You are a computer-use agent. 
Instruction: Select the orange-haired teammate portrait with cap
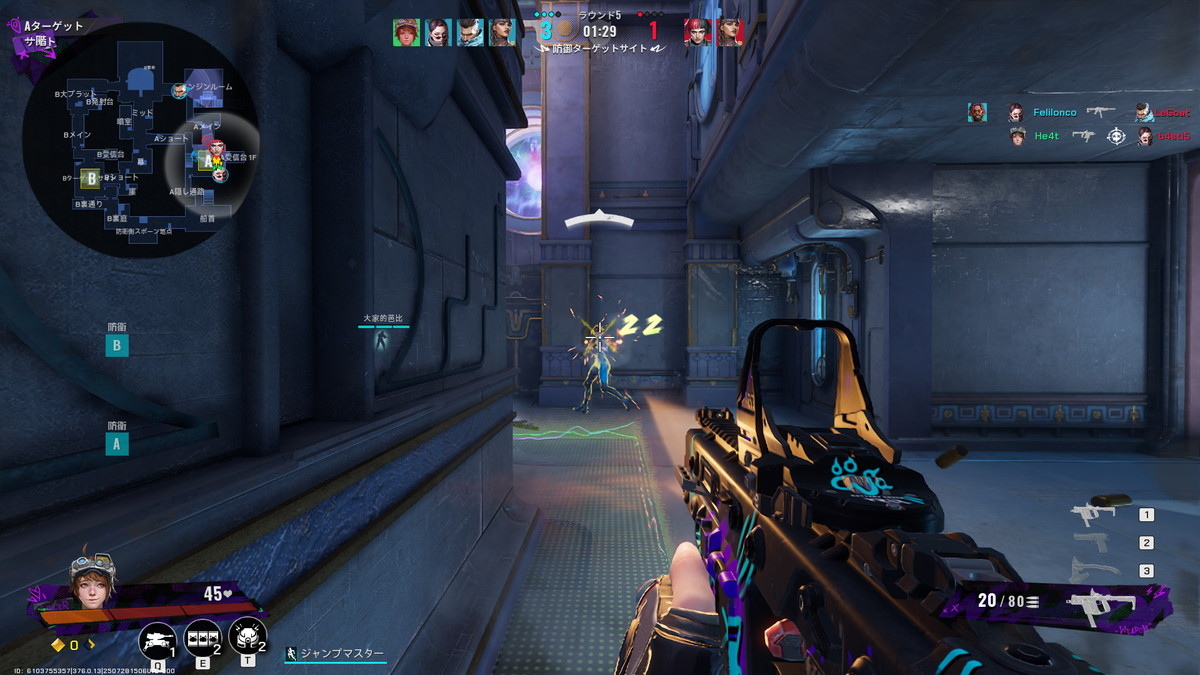click(406, 32)
